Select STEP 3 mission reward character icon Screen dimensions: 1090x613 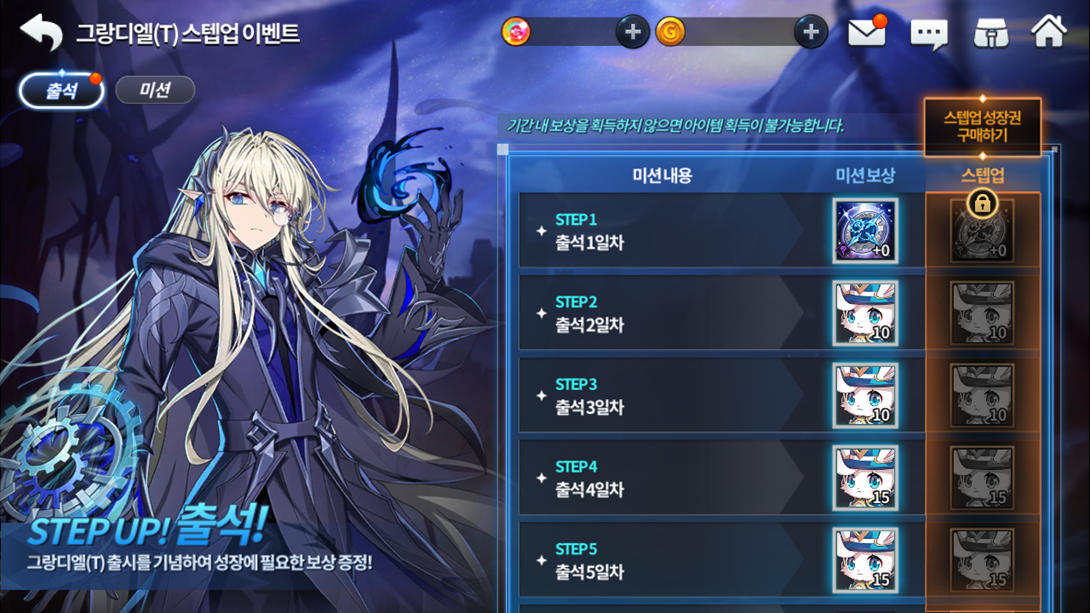[x=865, y=396]
